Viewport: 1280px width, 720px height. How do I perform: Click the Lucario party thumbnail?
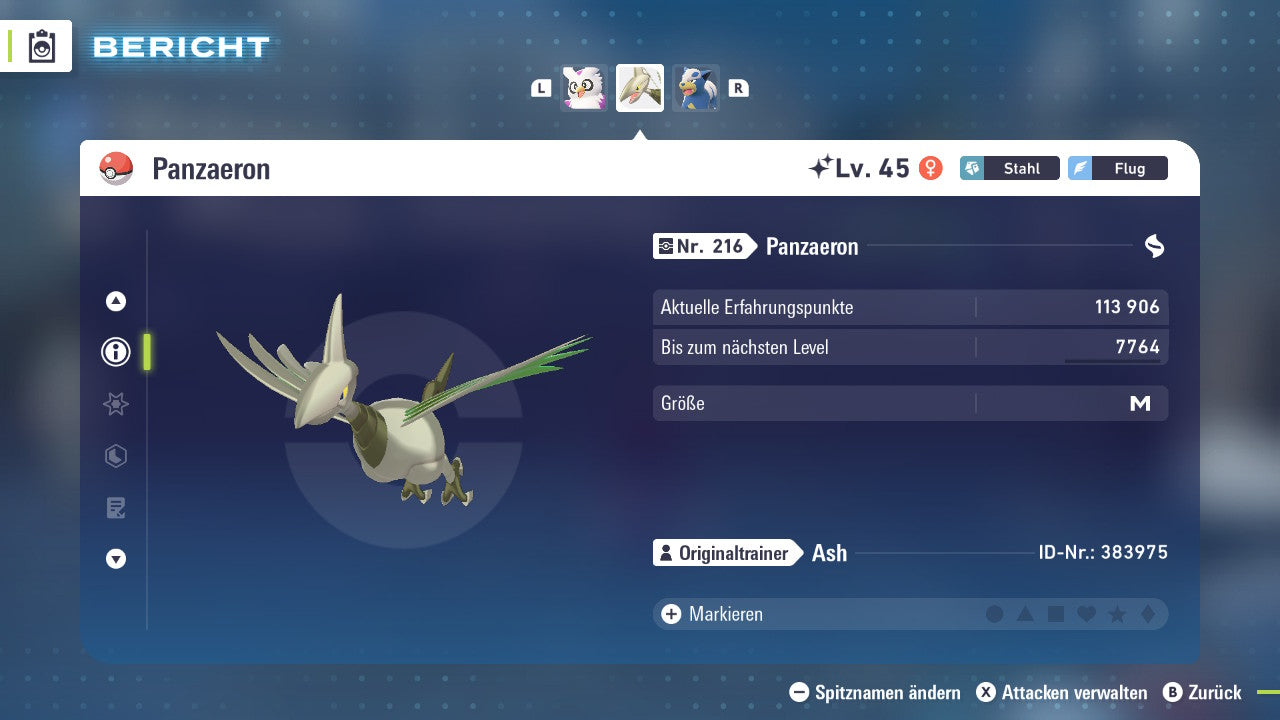[696, 87]
